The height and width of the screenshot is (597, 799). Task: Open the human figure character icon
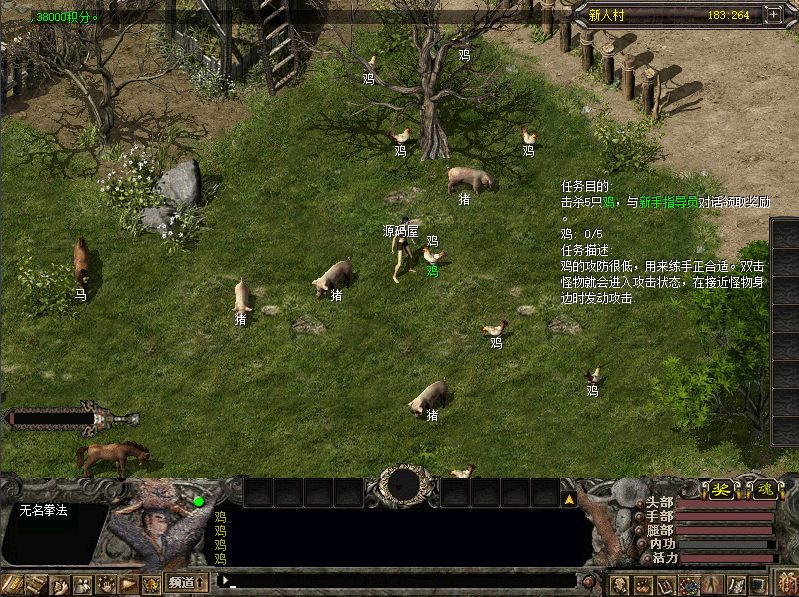tap(713, 584)
